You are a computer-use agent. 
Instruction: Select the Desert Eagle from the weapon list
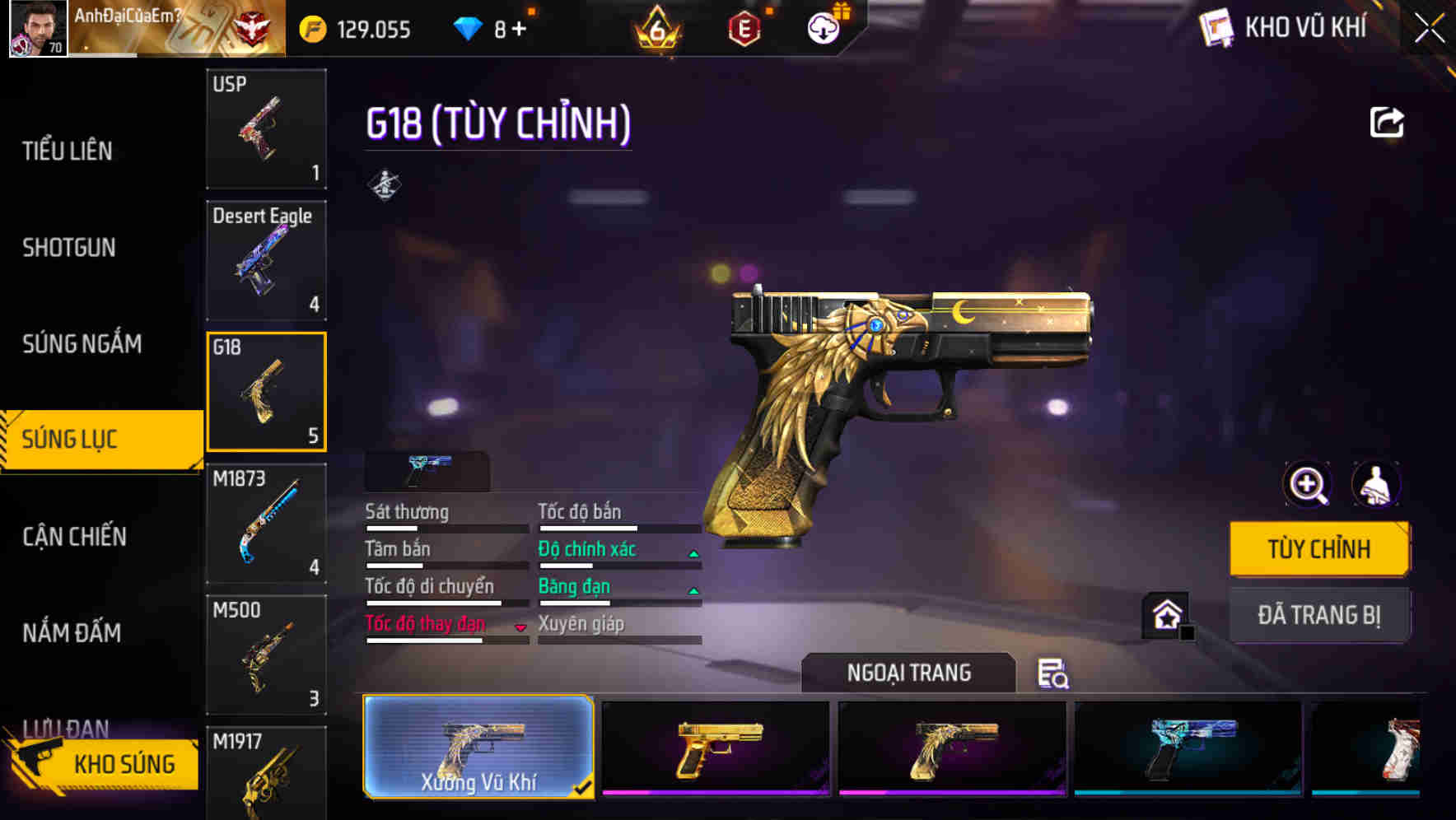[x=265, y=259]
